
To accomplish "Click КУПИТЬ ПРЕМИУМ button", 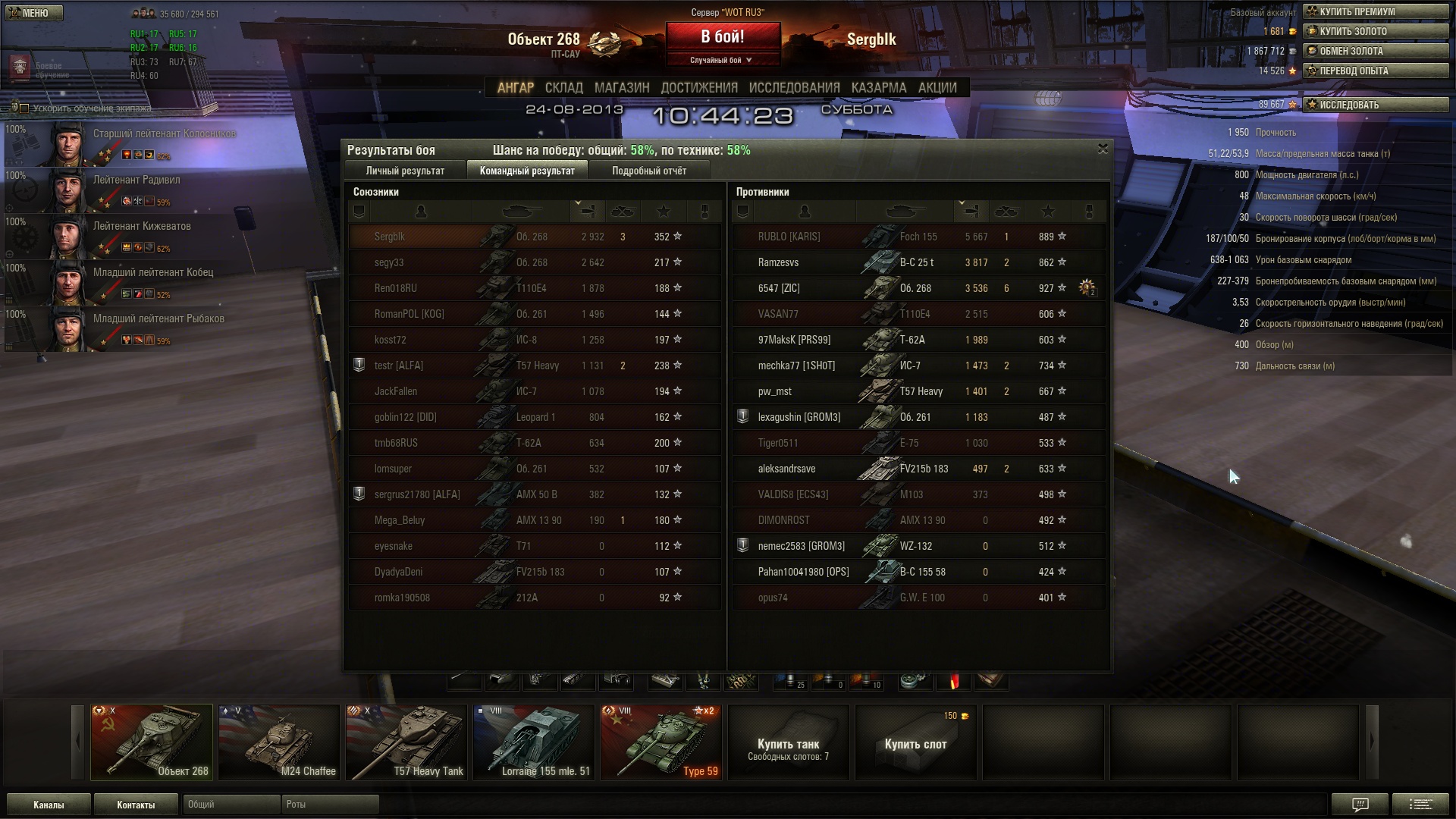I will point(1375,11).
